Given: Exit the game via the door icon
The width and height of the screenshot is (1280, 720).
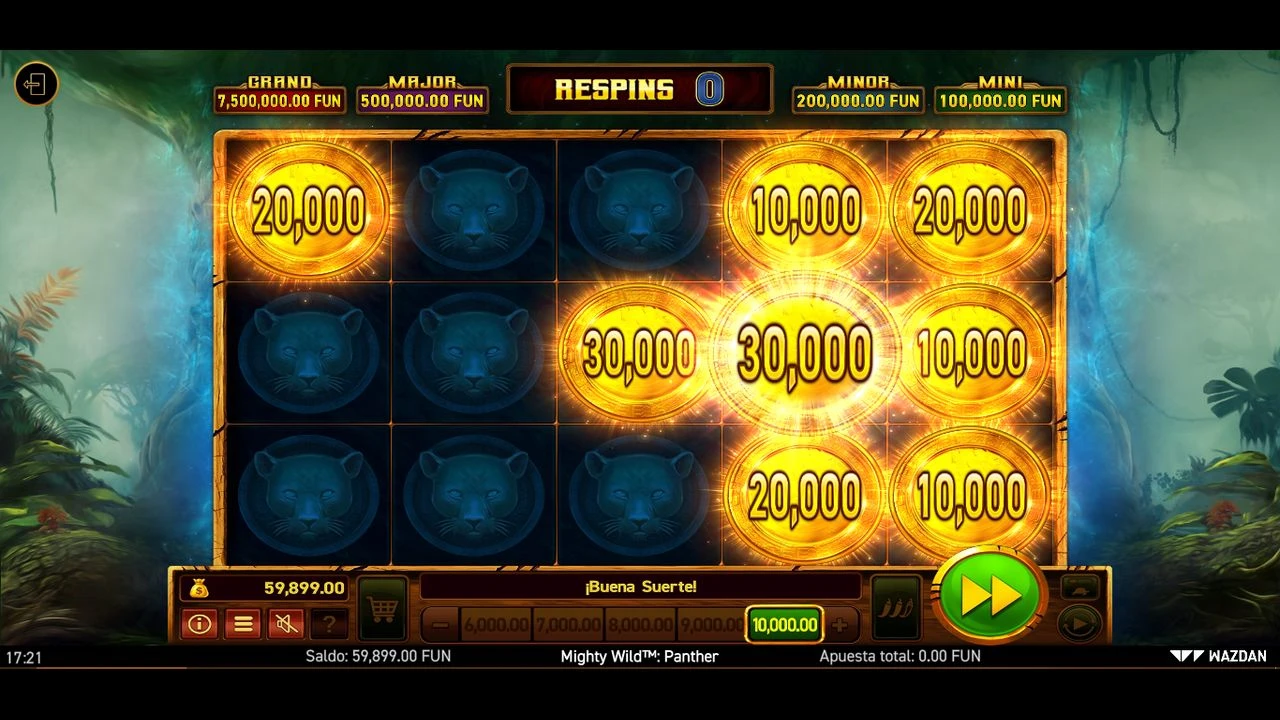Looking at the screenshot, I should [x=36, y=83].
